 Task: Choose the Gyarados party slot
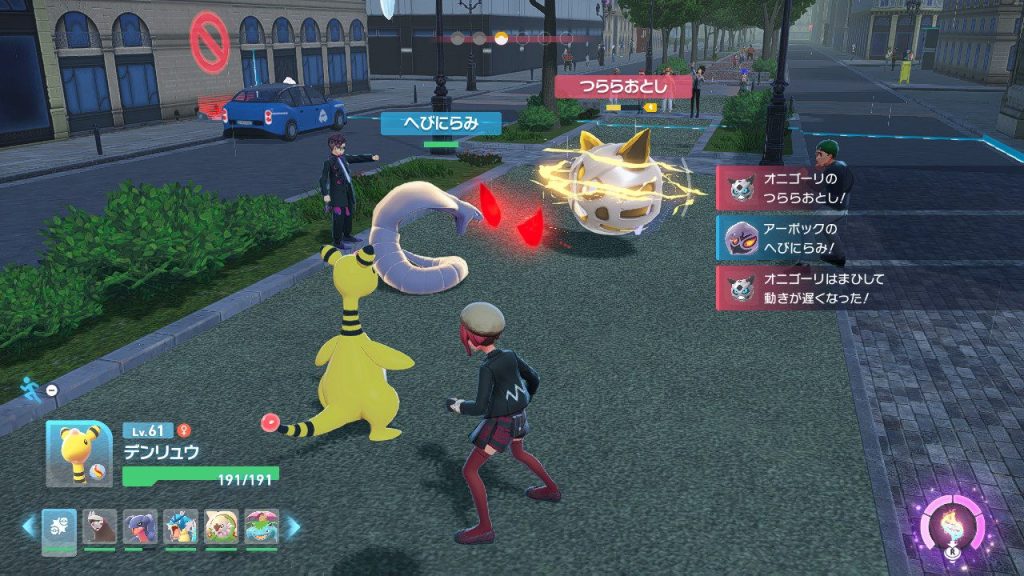[180, 527]
